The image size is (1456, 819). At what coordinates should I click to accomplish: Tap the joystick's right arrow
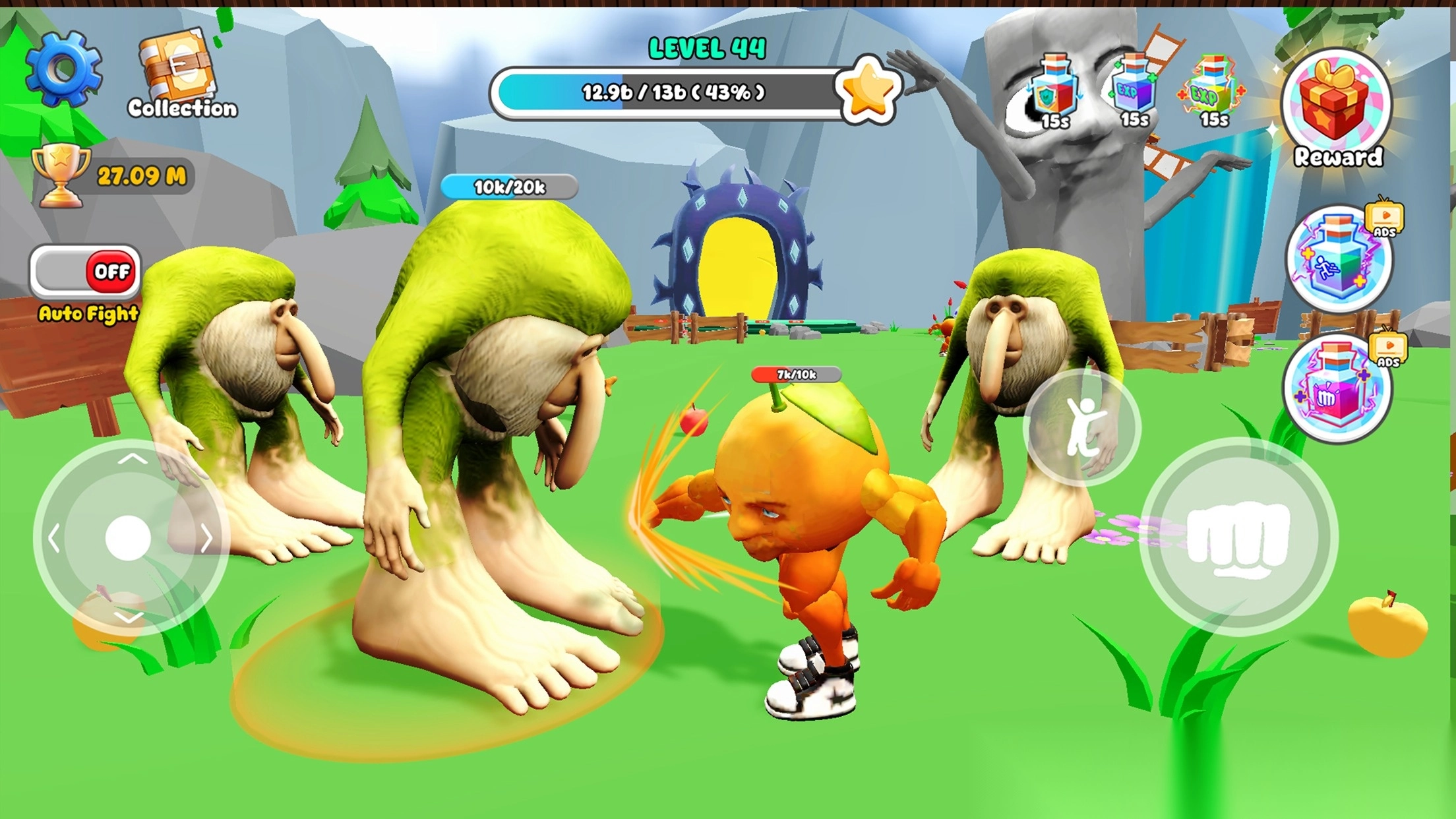click(x=206, y=539)
